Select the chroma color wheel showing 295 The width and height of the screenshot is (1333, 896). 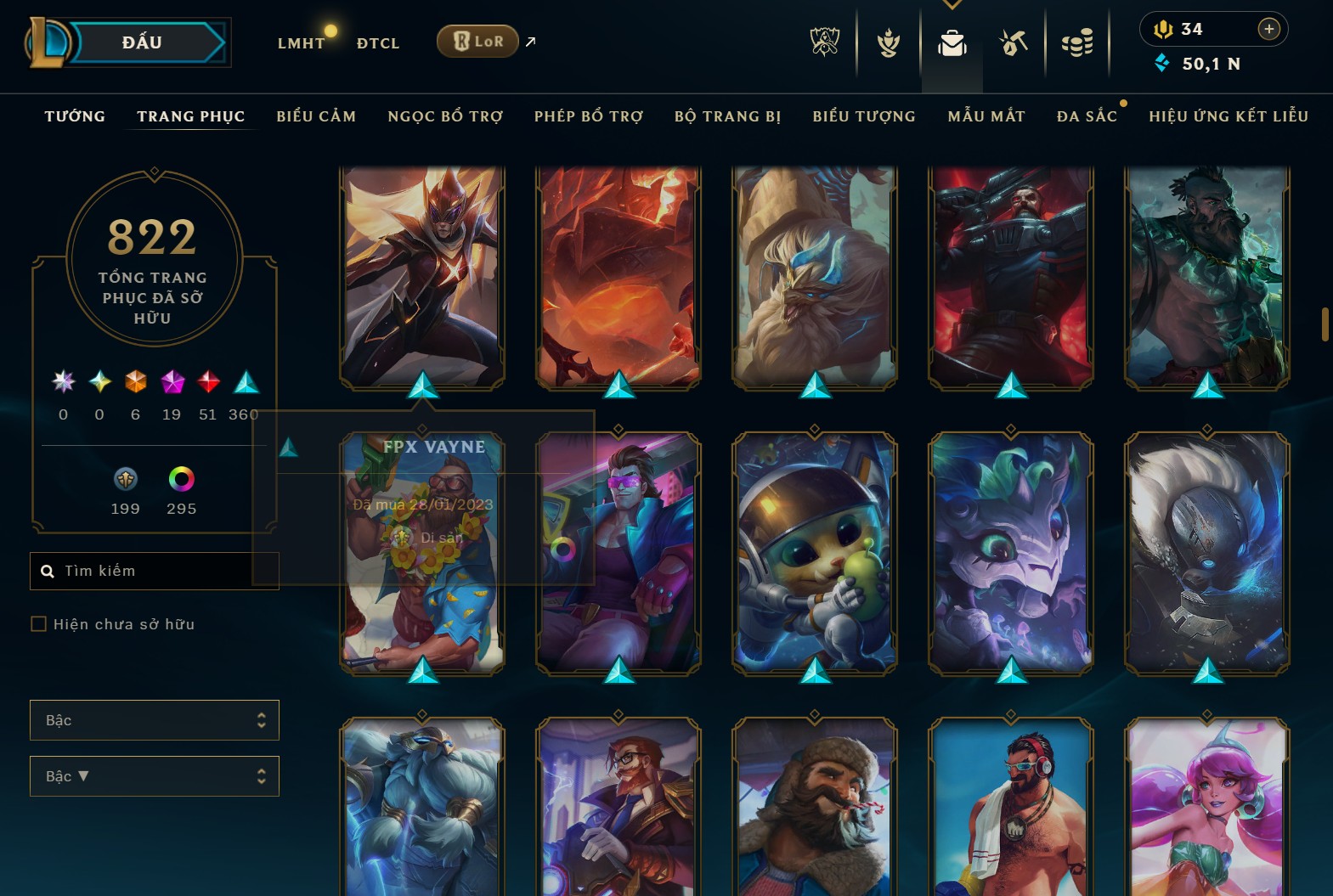(180, 478)
